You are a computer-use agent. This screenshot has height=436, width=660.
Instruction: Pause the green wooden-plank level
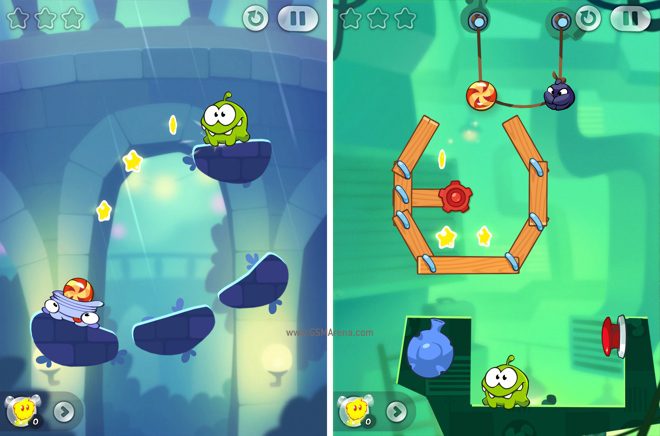tap(630, 17)
